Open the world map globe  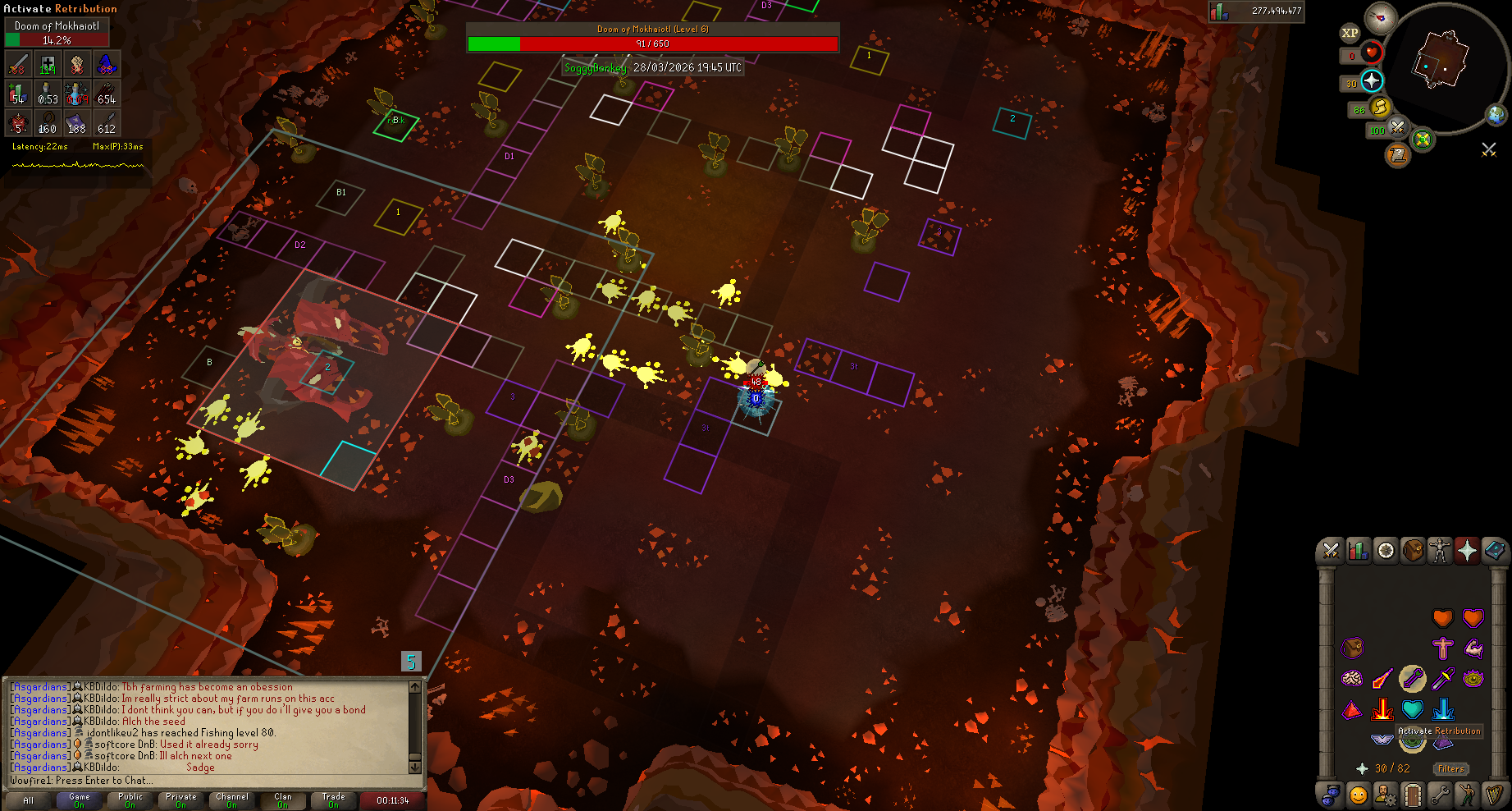click(1497, 115)
